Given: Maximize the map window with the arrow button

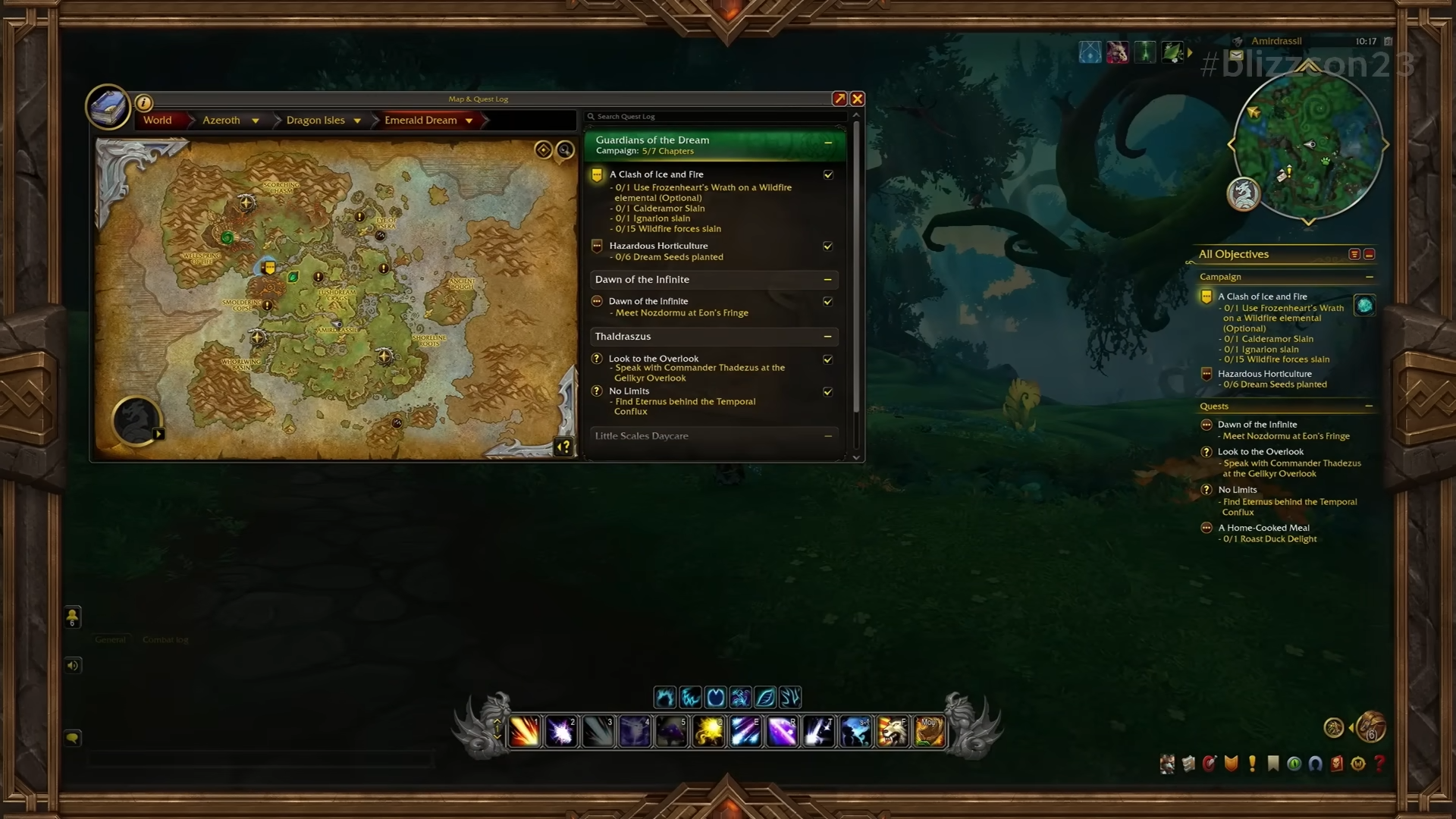Looking at the screenshot, I should [x=839, y=99].
